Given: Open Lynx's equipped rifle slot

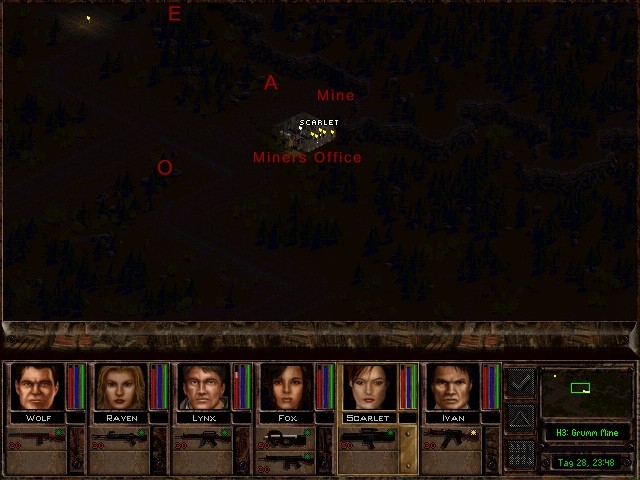Looking at the screenshot, I should pos(202,437).
